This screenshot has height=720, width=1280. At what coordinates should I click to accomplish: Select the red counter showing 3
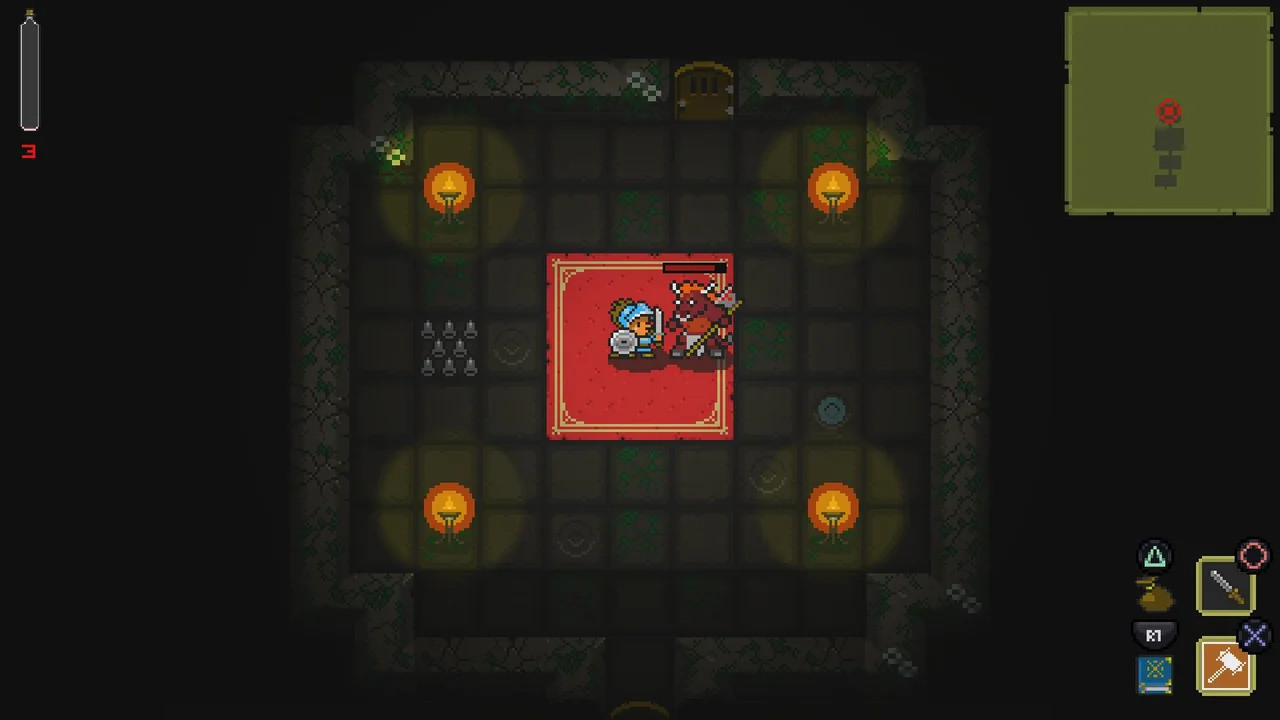coord(28,152)
